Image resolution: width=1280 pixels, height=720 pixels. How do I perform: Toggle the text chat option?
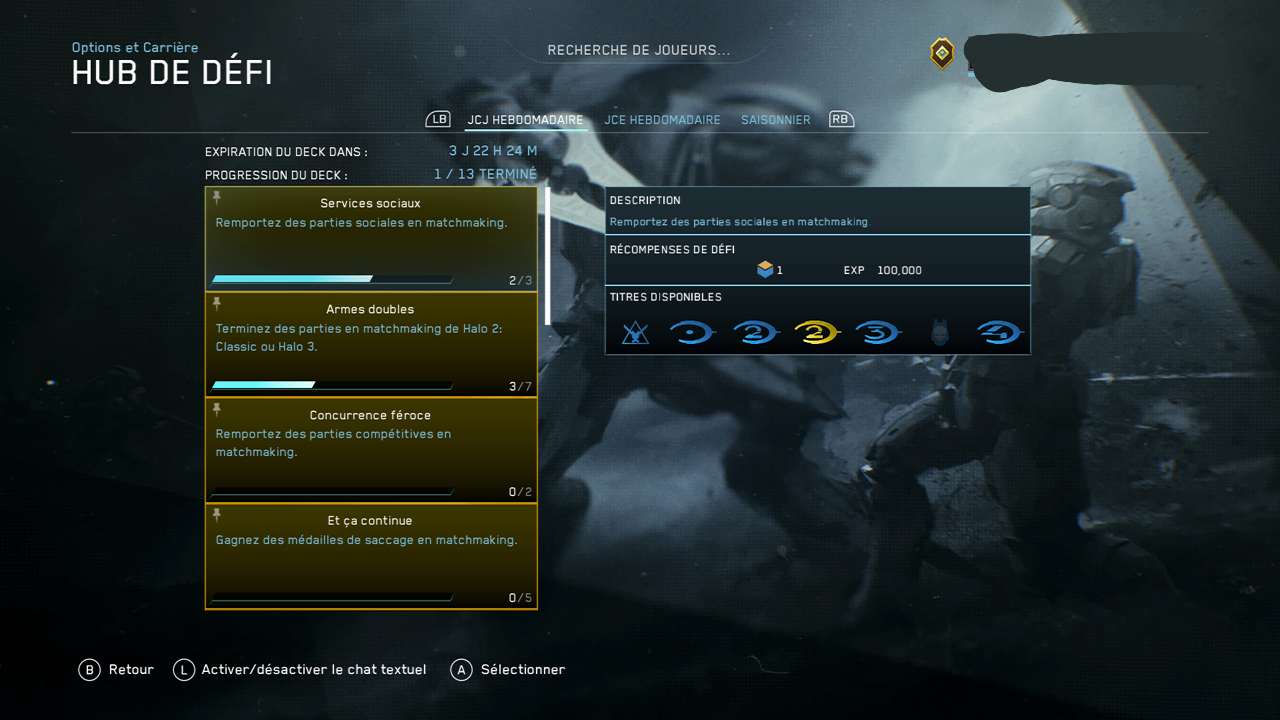coord(300,670)
